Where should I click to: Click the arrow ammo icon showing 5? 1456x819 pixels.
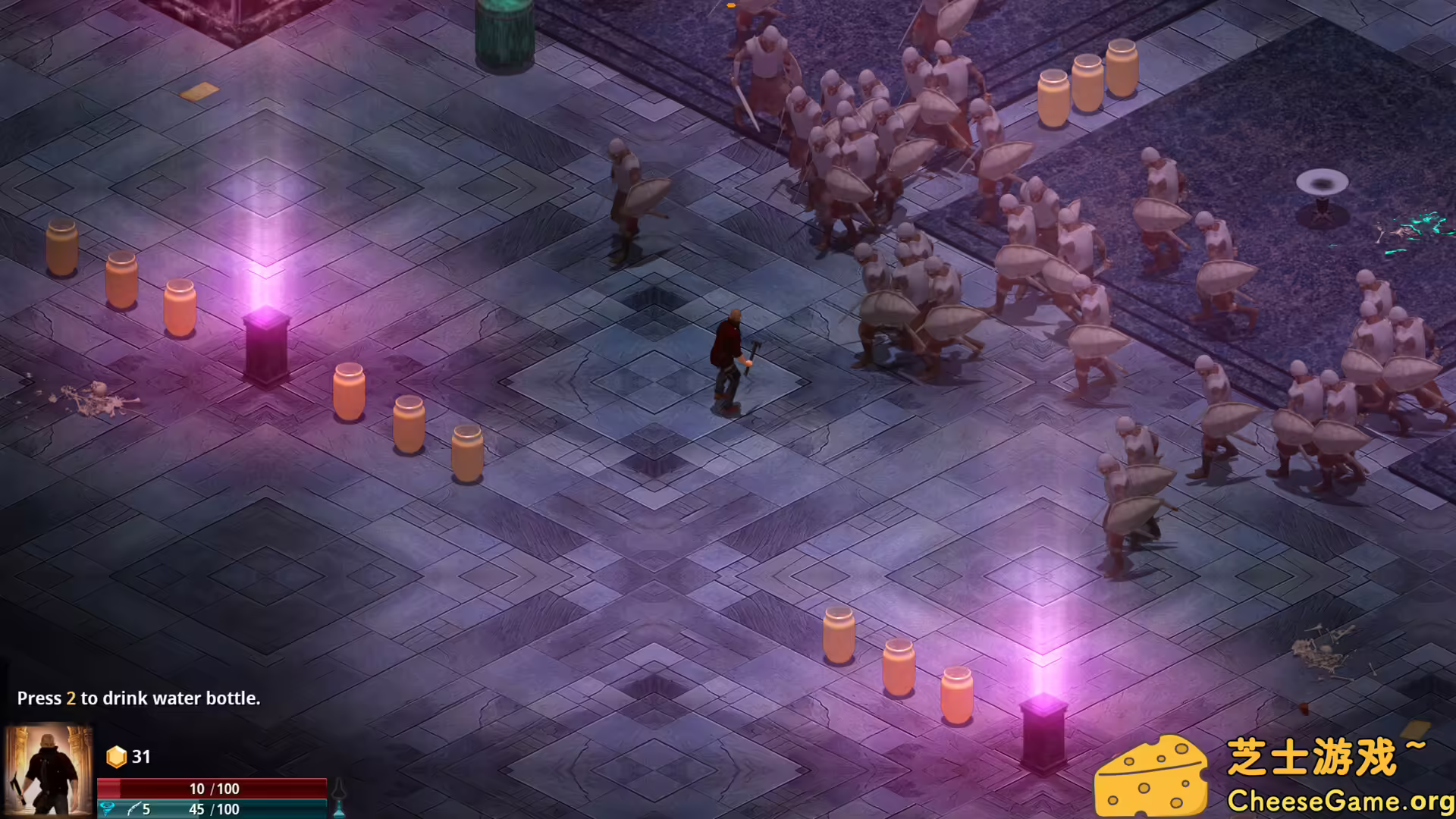pyautogui.click(x=135, y=809)
